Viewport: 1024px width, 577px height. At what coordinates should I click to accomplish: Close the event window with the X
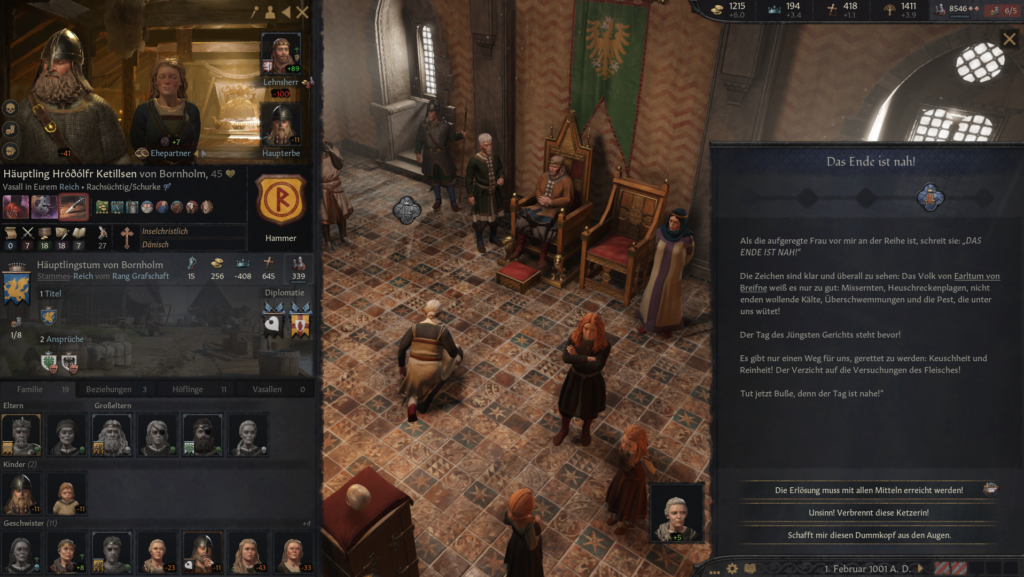coord(1008,39)
